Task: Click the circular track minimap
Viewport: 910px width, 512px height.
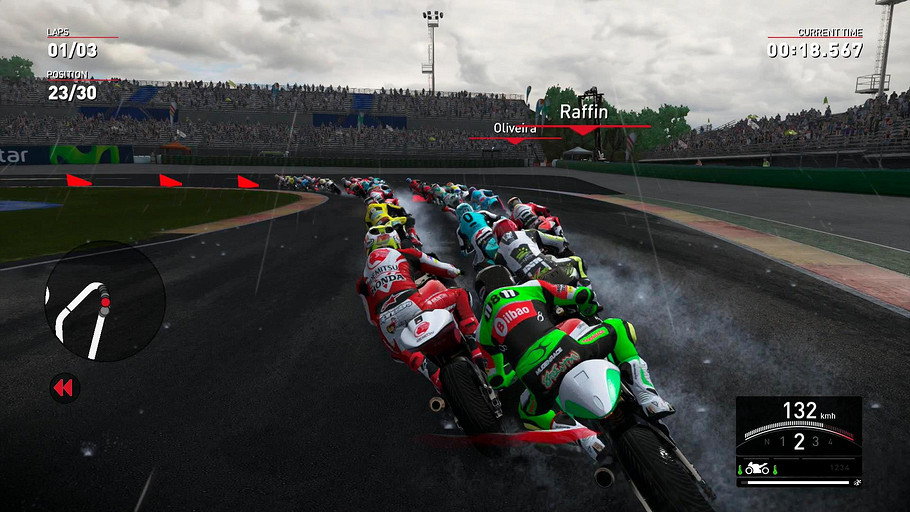Action: [x=105, y=301]
